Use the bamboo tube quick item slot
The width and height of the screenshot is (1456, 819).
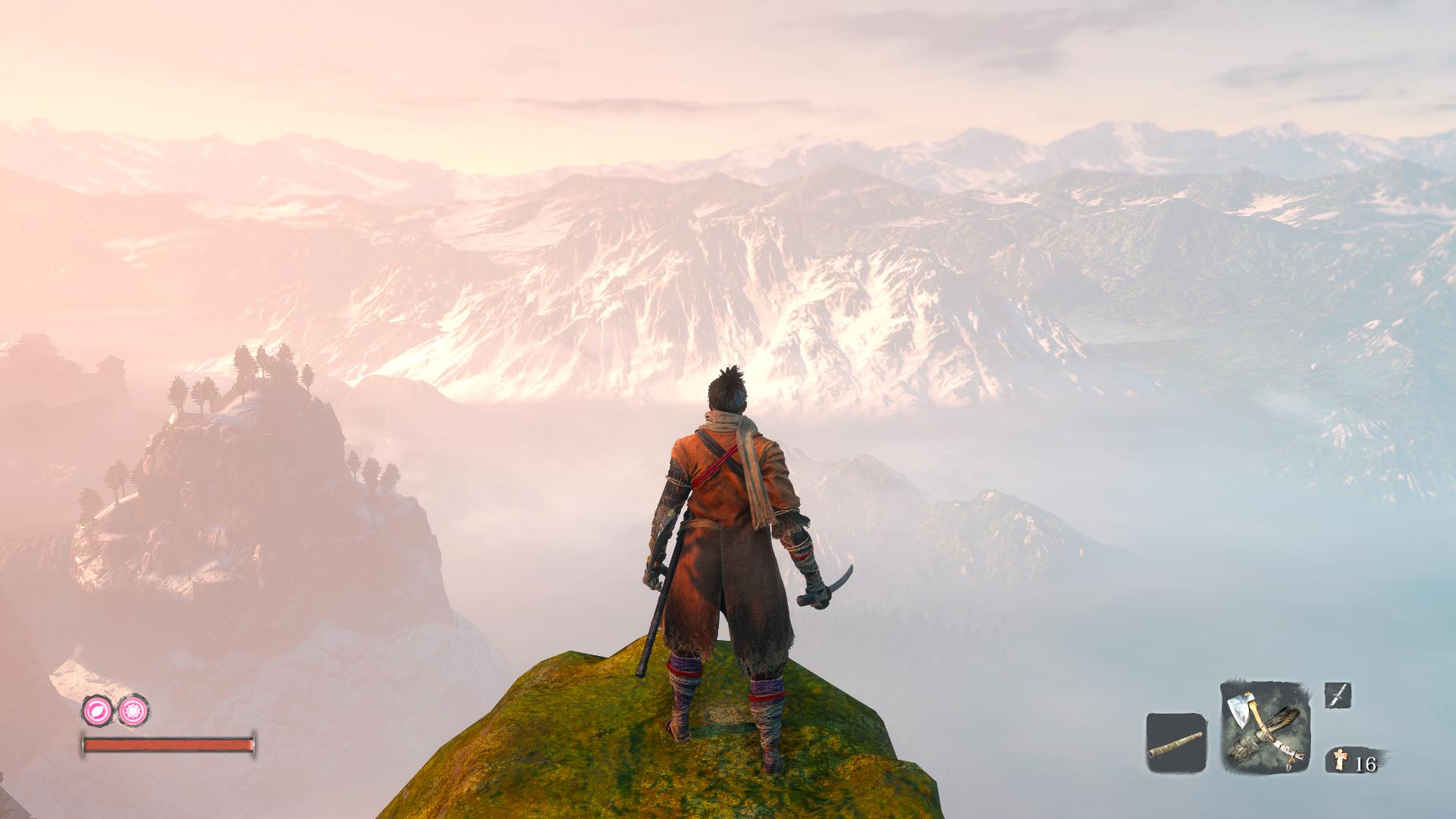click(x=1175, y=743)
